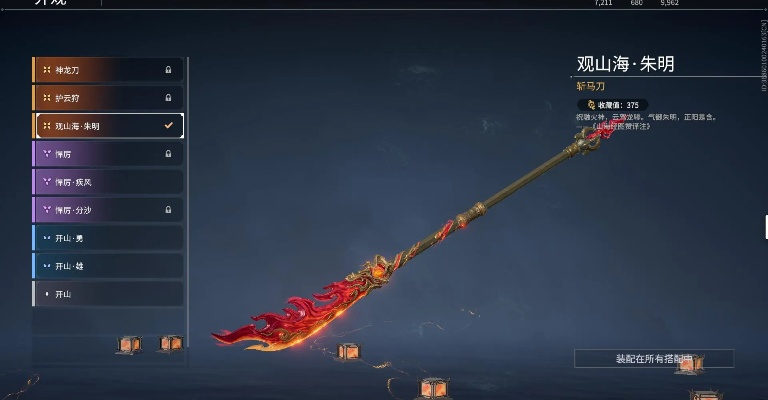Screen dimensions: 768x400
Task: Select the default 开山 skin
Action: [x=108, y=294]
